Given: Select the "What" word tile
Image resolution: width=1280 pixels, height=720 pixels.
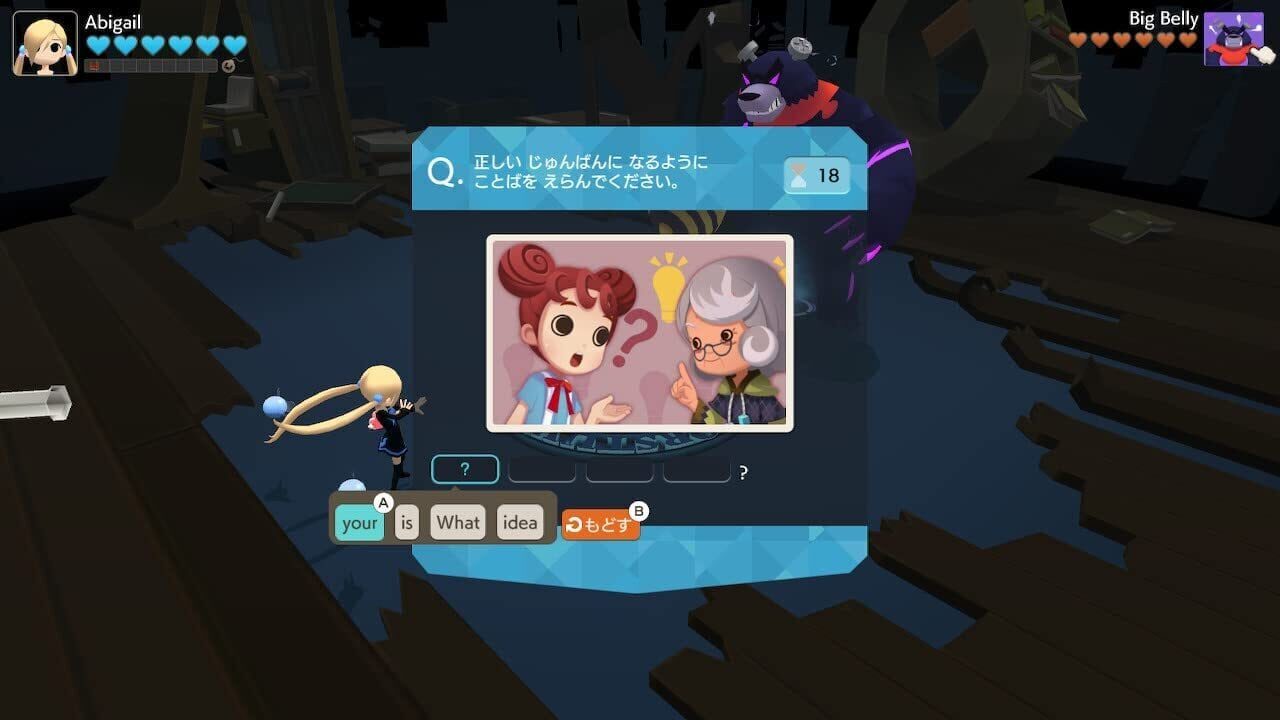Looking at the screenshot, I should [x=457, y=521].
